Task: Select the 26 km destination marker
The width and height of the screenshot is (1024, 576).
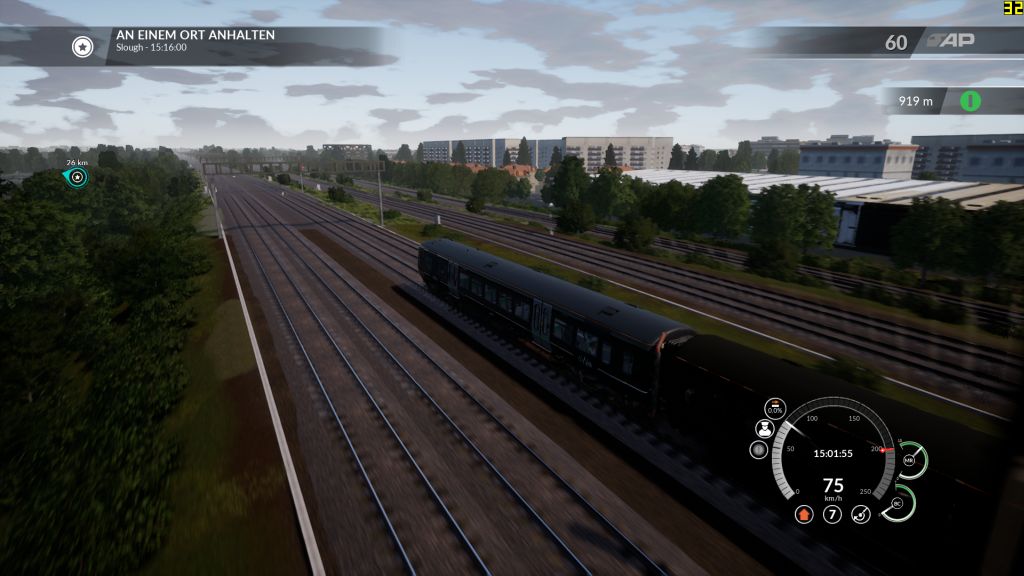Action: click(77, 177)
